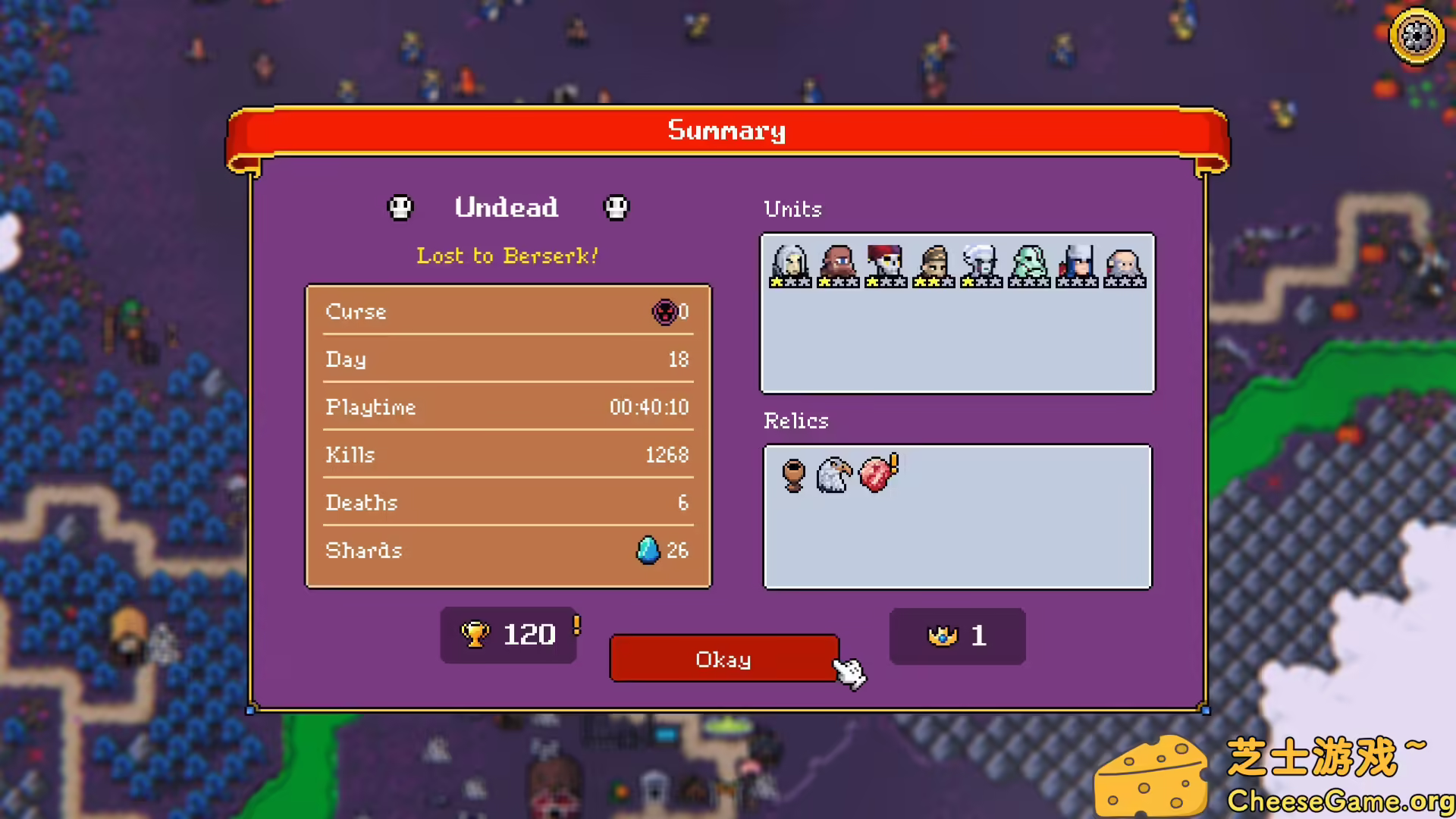Select the armored knight unit portrait

coord(1076,264)
